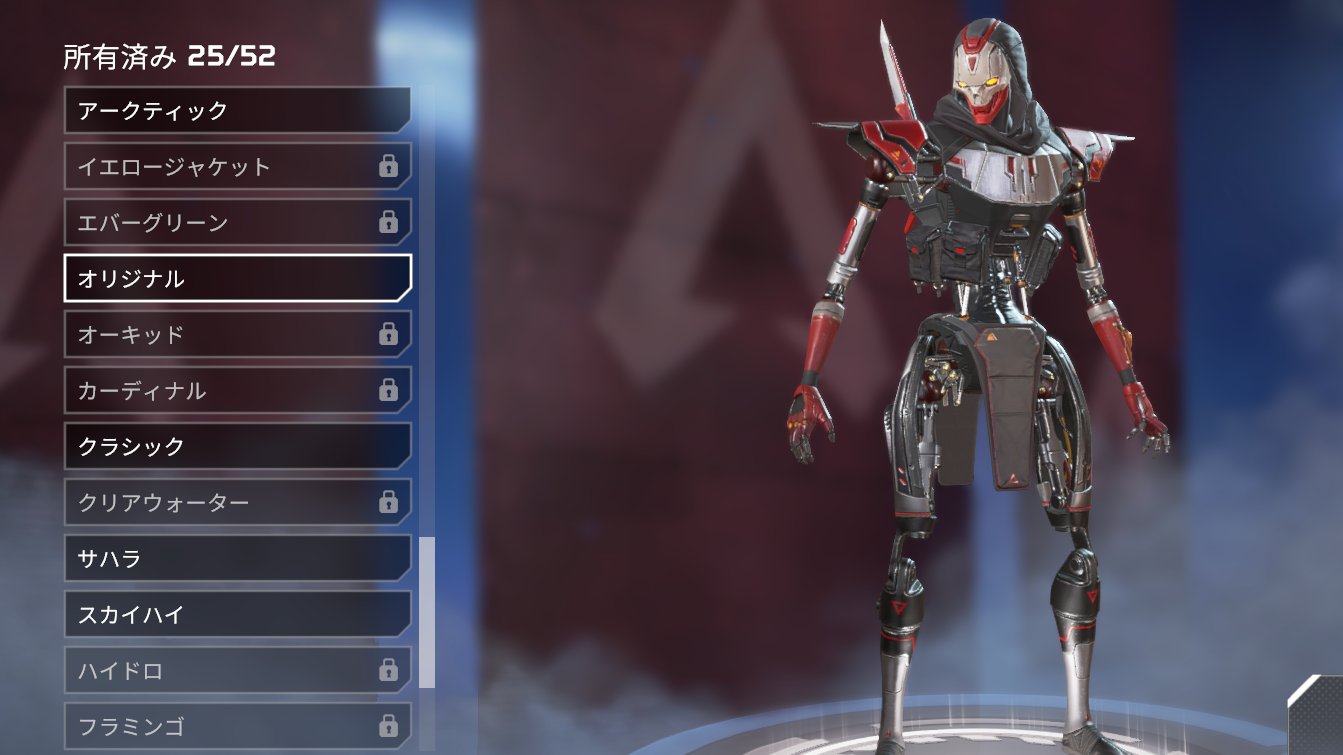
Task: Choose the locked イエロージャケット skin
Action: coord(237,166)
